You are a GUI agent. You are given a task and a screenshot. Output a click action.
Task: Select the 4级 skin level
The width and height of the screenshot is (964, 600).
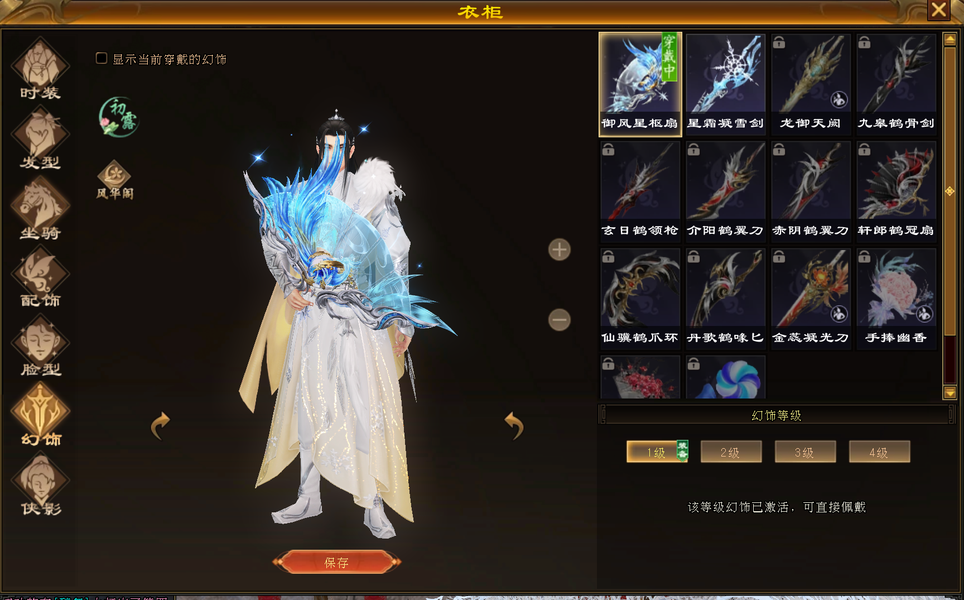(x=879, y=452)
